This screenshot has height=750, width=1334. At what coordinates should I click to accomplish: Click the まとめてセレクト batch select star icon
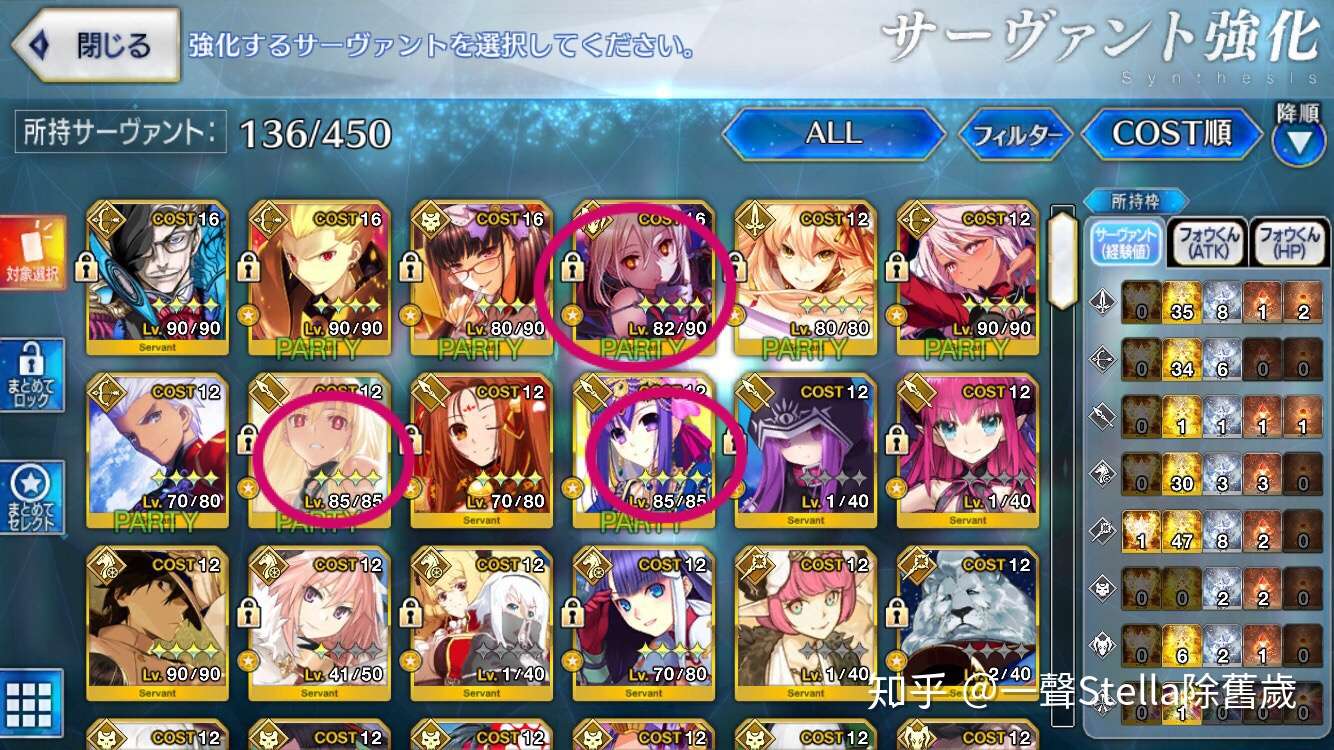(34, 498)
